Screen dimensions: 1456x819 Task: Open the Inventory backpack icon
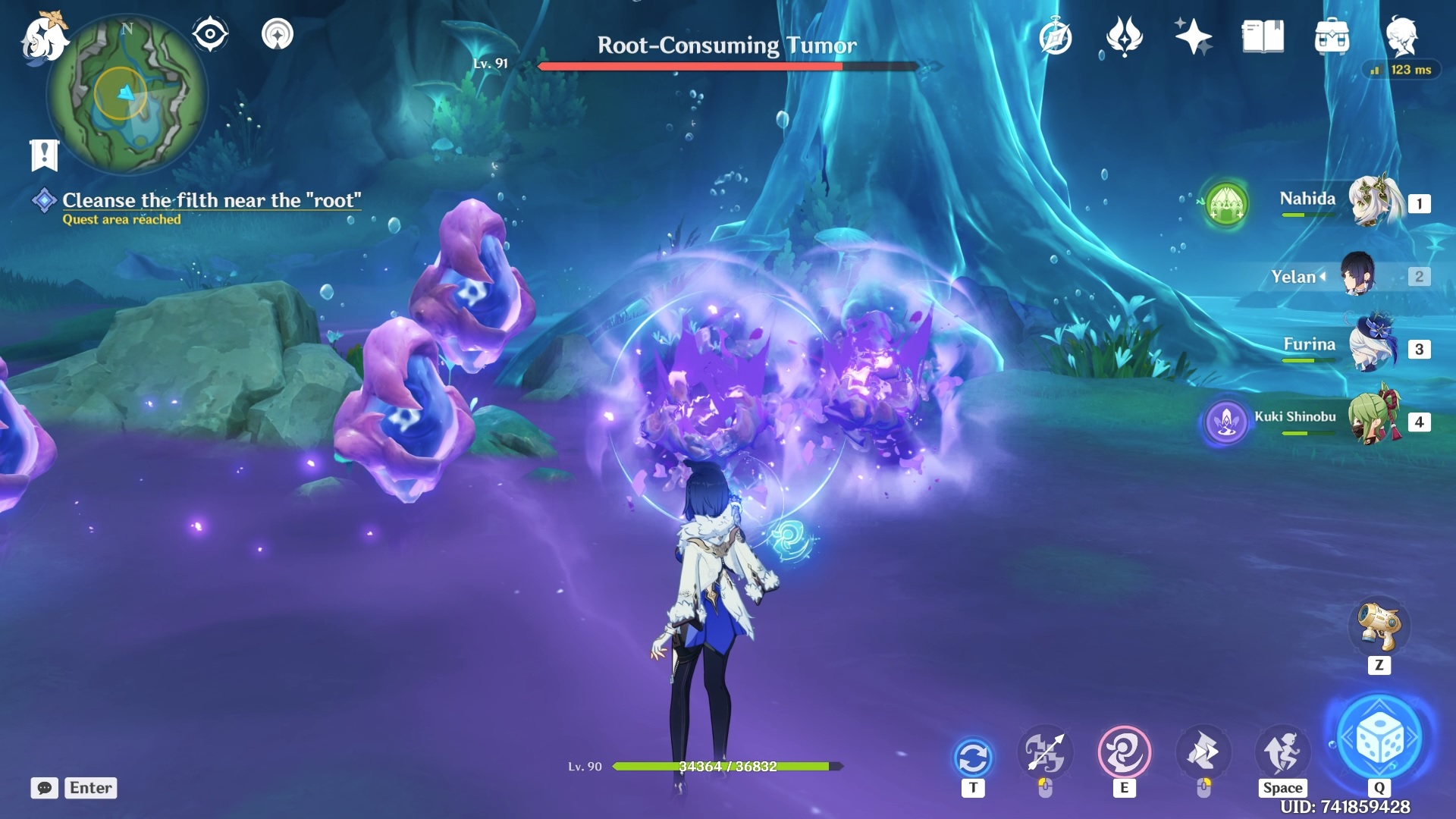tap(1331, 36)
